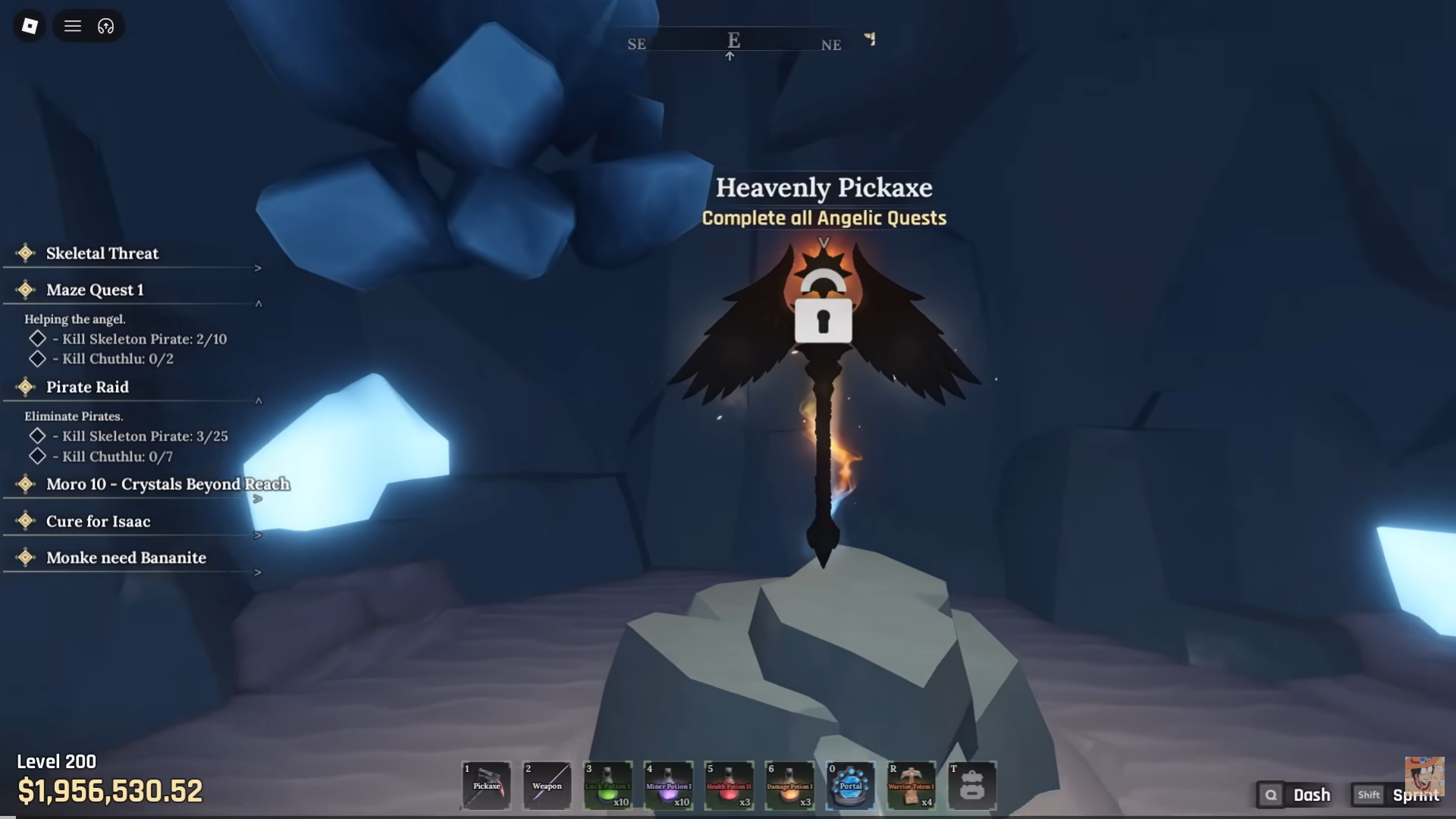Expand the Skeletal Threat quest

[x=258, y=268]
